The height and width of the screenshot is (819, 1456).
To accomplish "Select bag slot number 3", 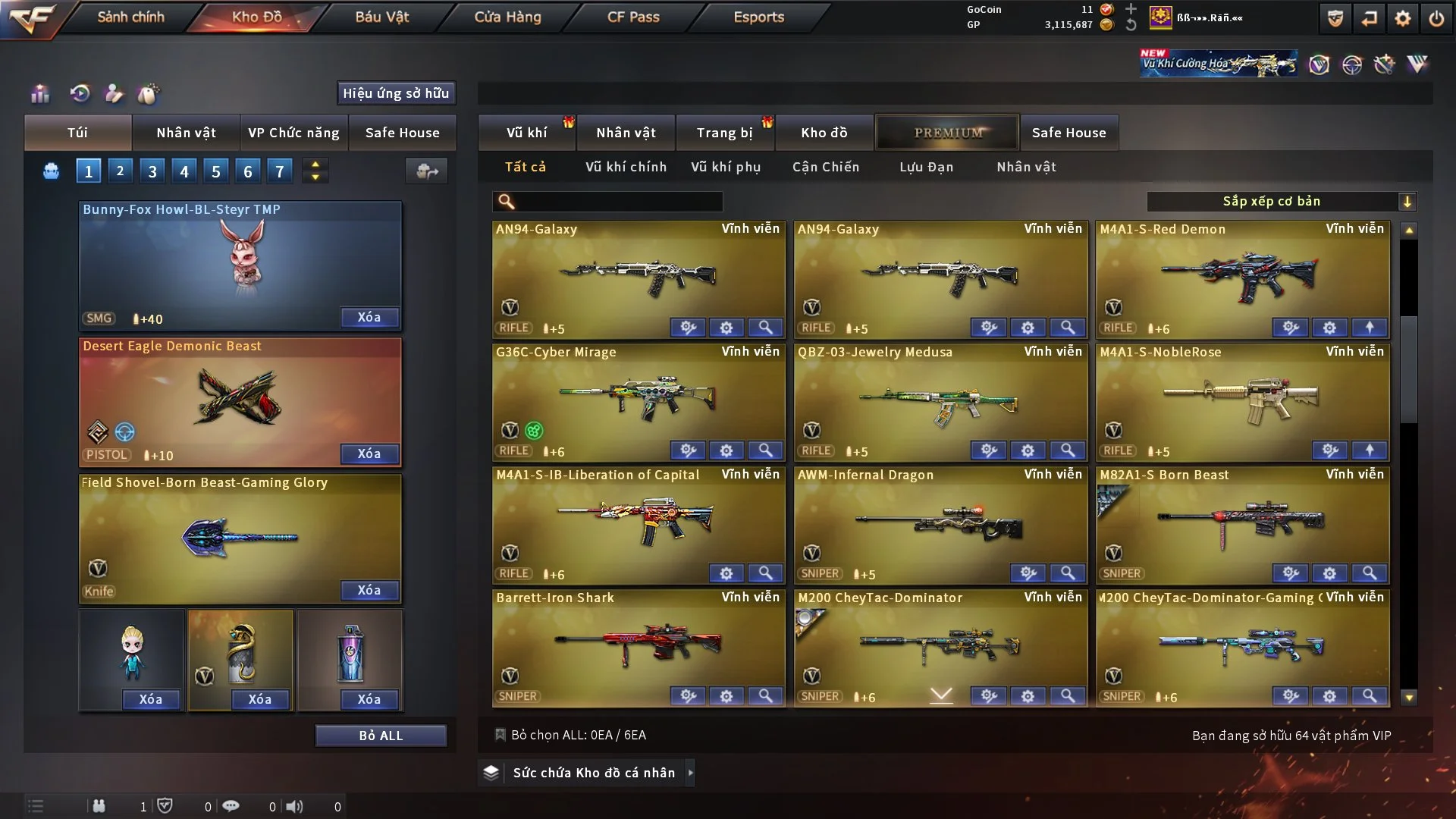I will (152, 171).
